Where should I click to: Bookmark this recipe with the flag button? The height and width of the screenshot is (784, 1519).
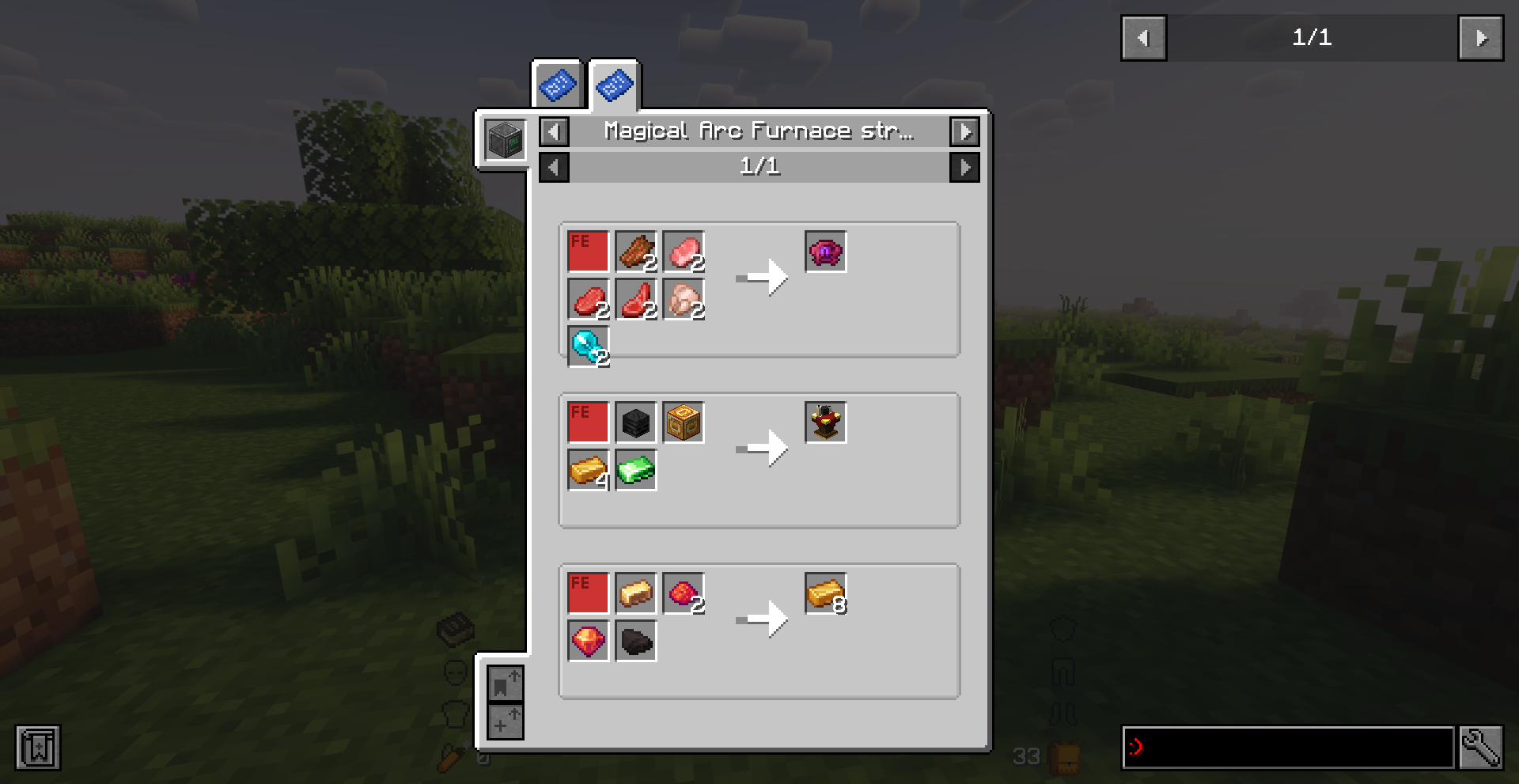[x=505, y=684]
